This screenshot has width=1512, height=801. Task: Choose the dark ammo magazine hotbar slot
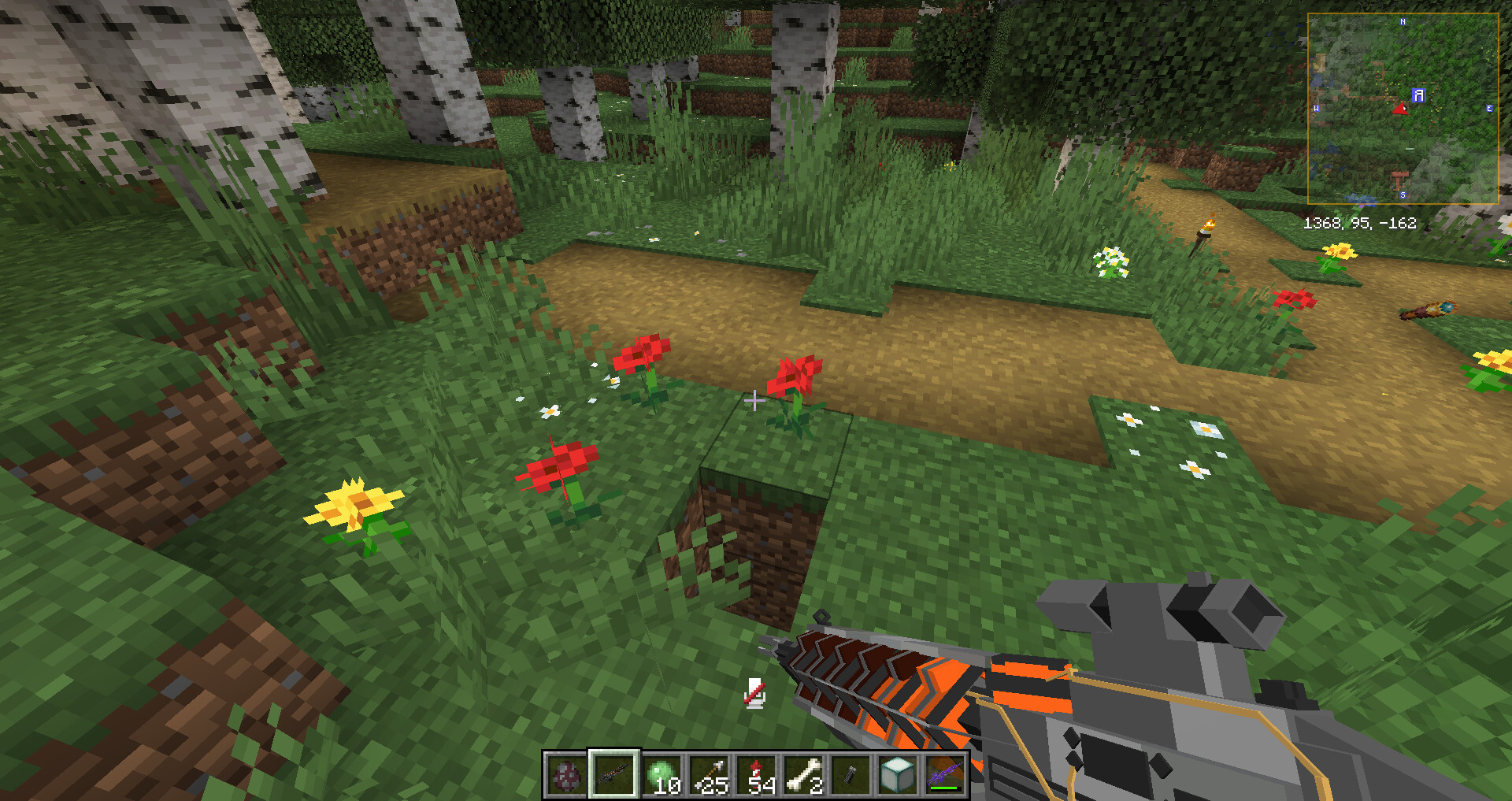(x=851, y=775)
